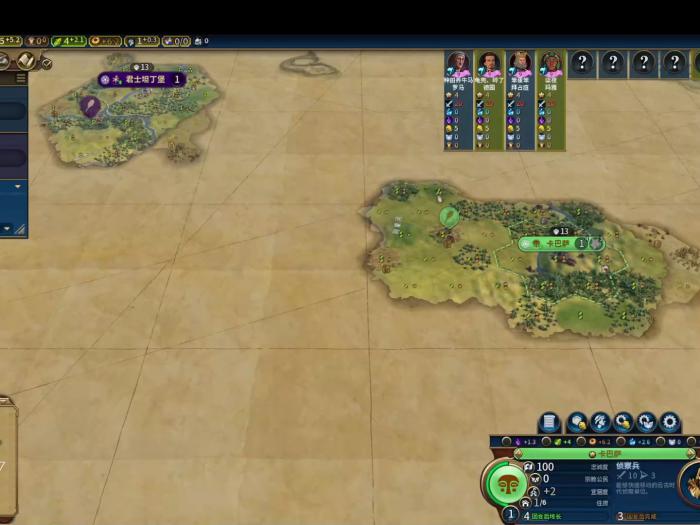700x525 pixels.
Task: Click the Scout production portrait
Action: tap(690, 483)
